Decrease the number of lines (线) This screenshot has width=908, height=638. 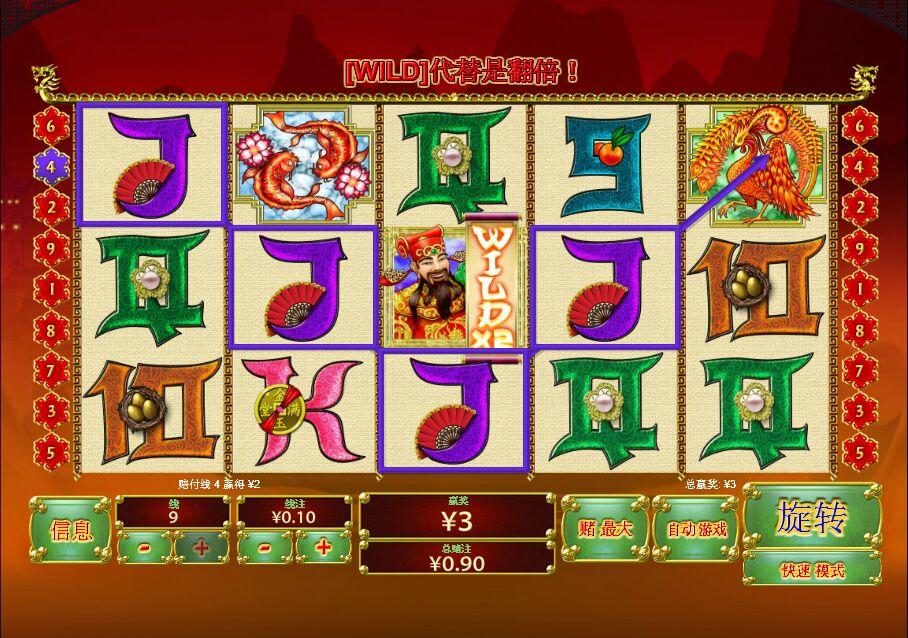coord(144,548)
